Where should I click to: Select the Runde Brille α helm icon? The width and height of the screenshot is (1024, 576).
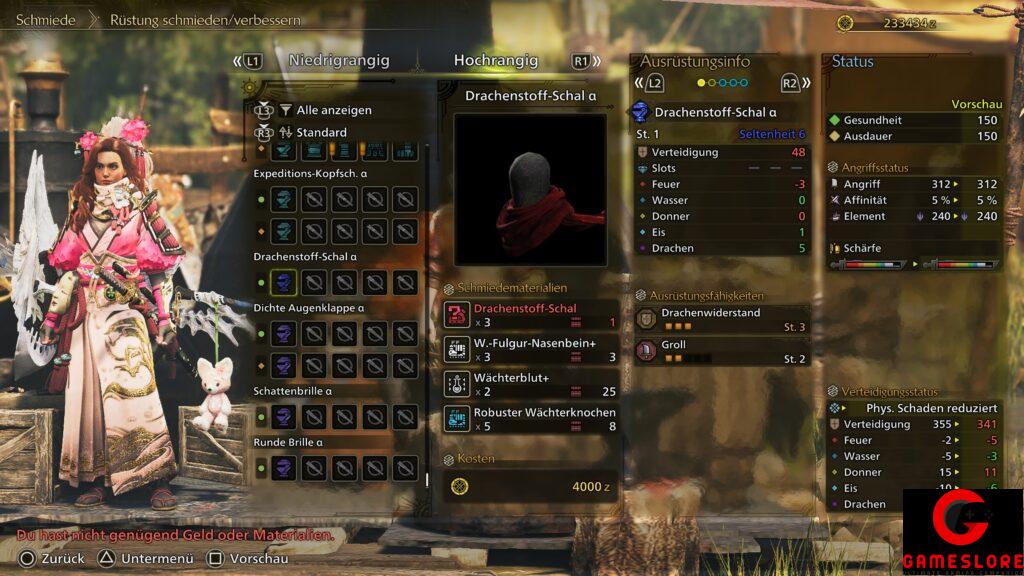click(x=284, y=467)
